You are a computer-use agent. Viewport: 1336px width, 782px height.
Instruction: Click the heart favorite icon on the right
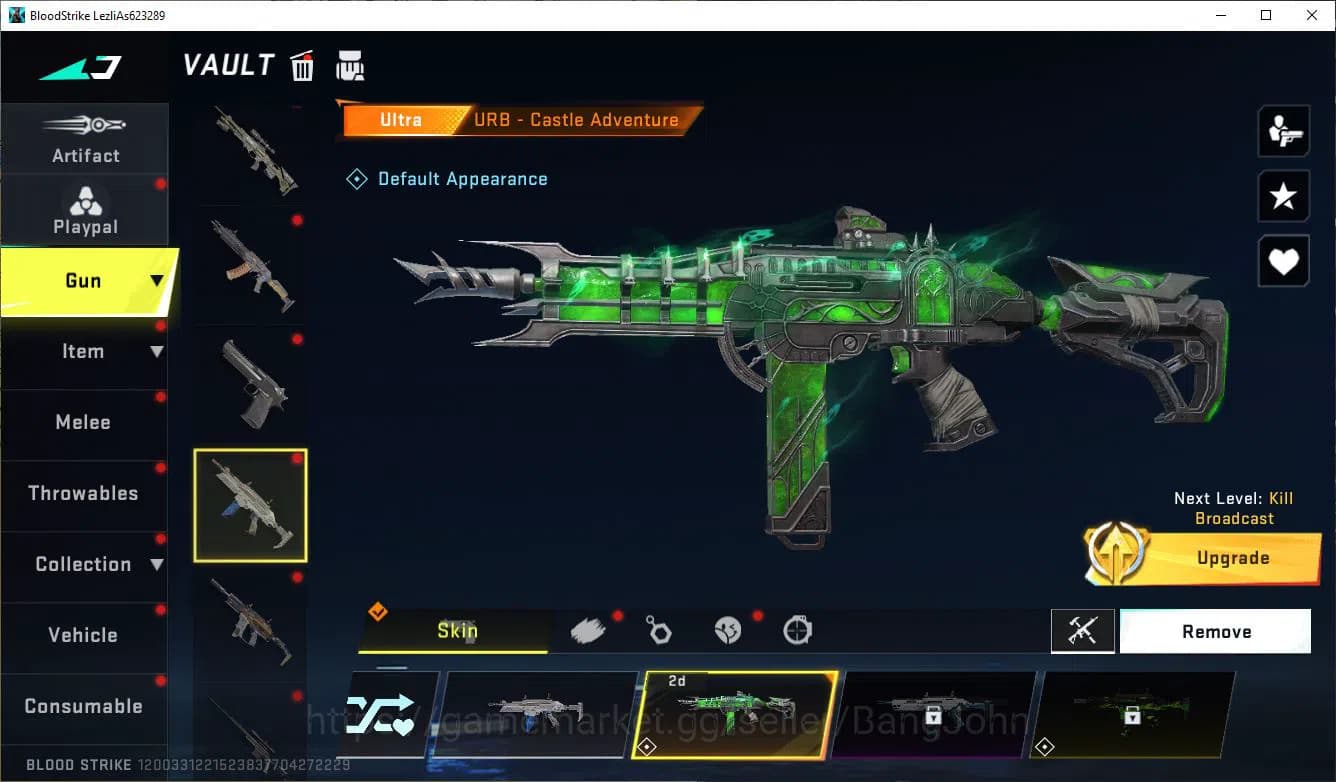(1283, 261)
